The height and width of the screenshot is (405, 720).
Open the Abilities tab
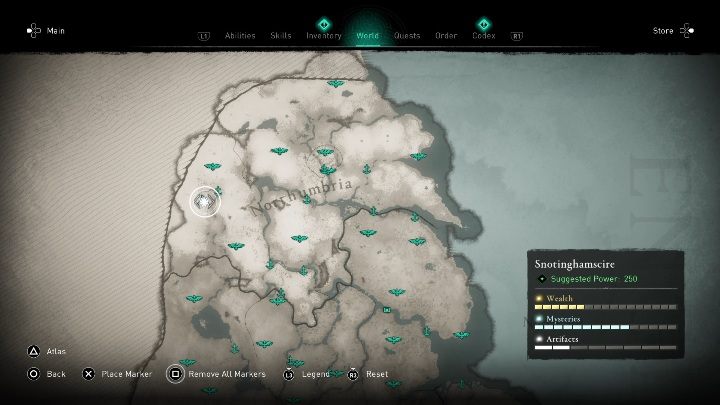click(x=240, y=35)
